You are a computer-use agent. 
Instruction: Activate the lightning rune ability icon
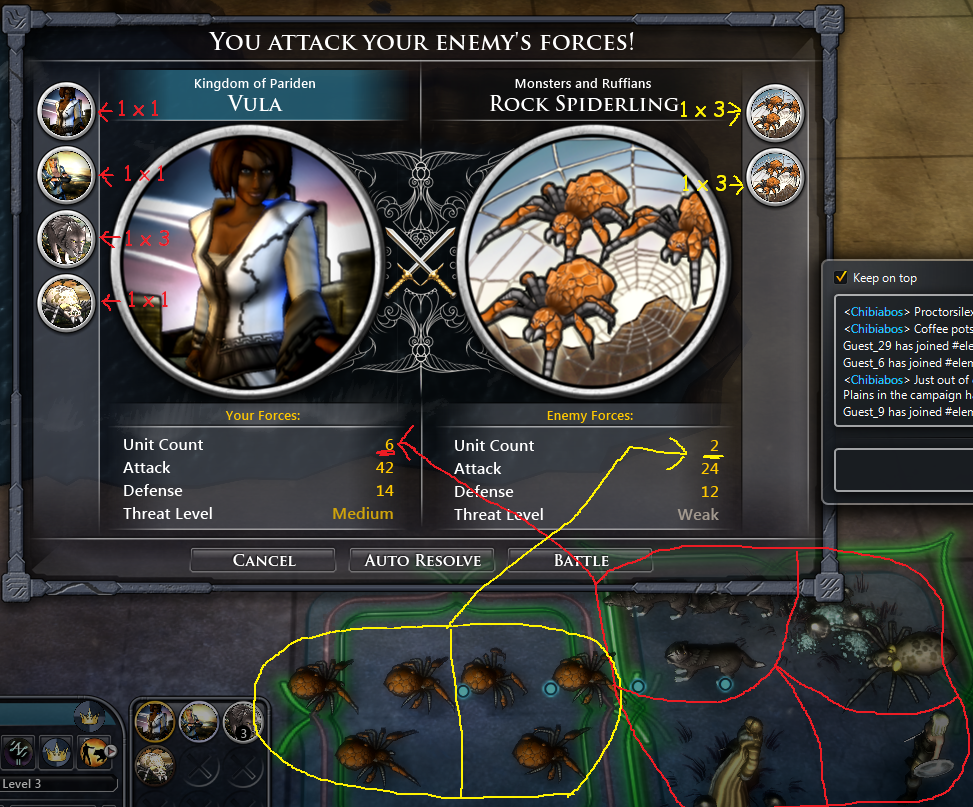click(x=20, y=750)
